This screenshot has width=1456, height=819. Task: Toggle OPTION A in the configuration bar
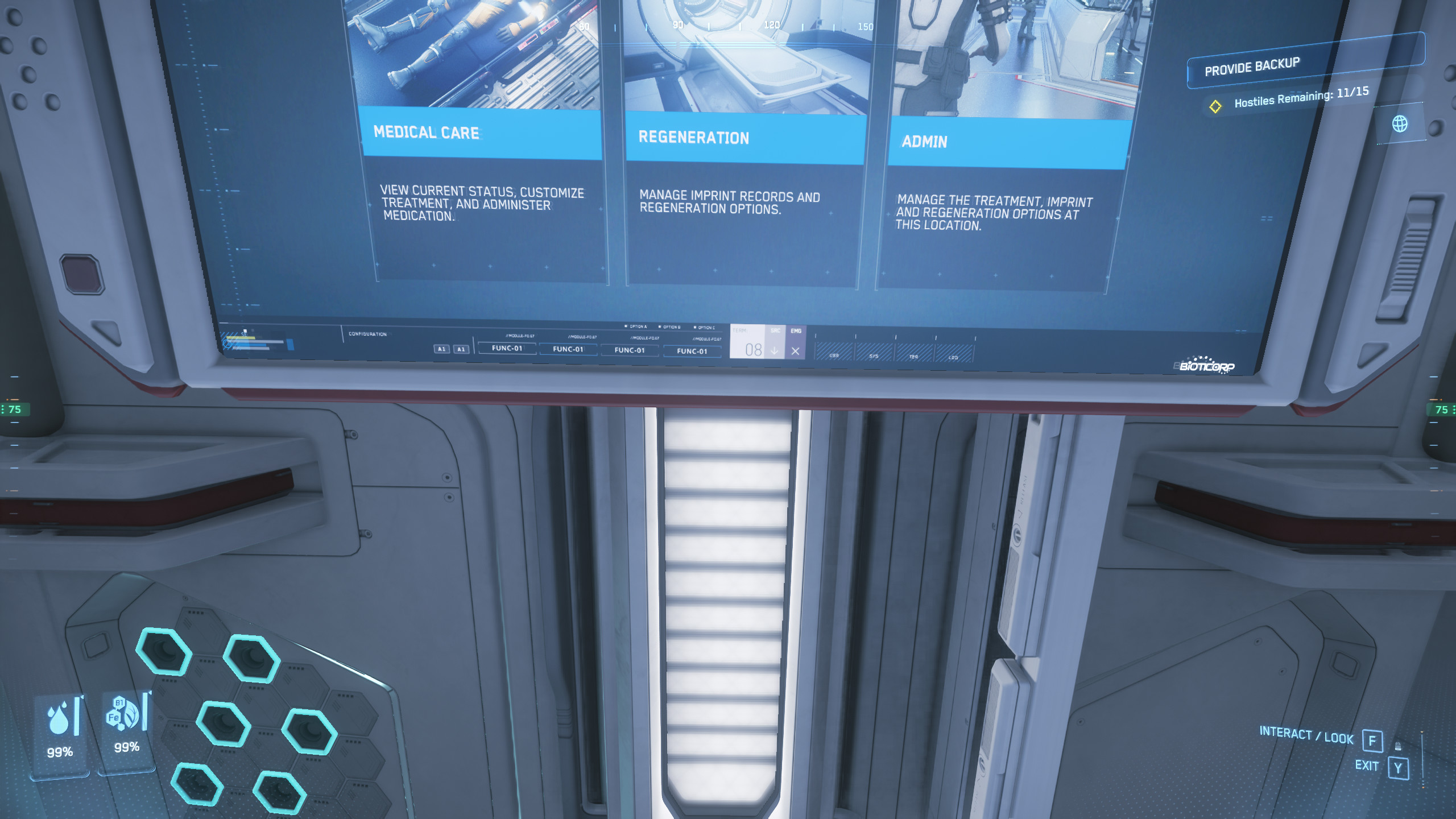[637, 327]
